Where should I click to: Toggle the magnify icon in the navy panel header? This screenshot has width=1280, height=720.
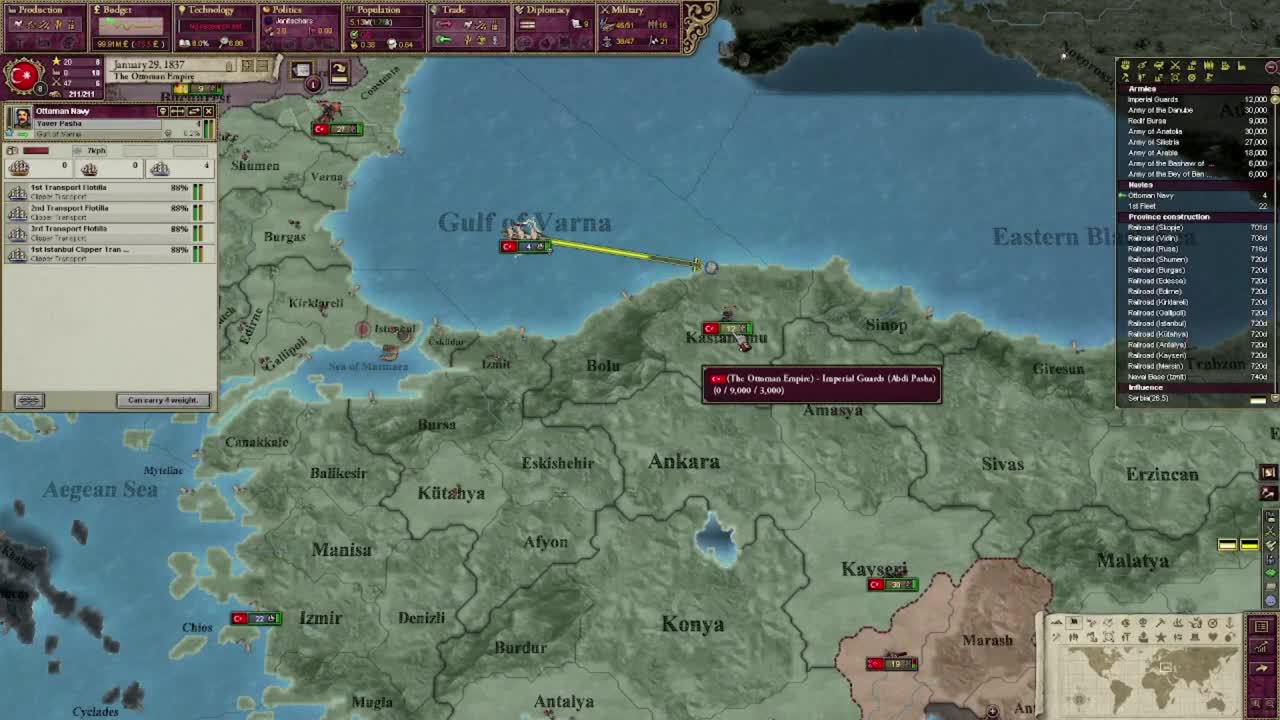point(164,112)
